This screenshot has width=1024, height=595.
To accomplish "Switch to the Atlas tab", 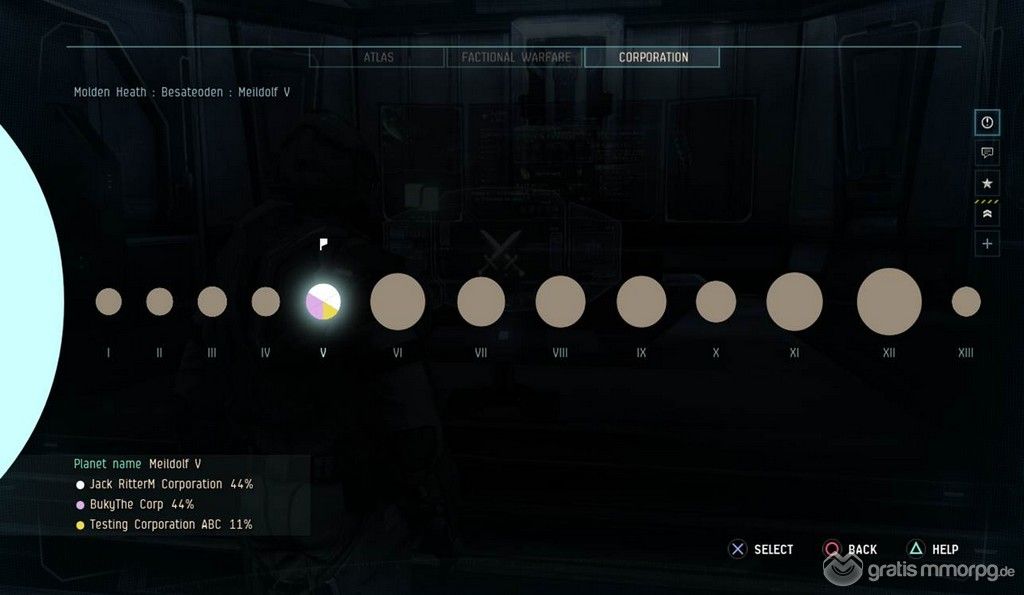I will pyautogui.click(x=377, y=58).
